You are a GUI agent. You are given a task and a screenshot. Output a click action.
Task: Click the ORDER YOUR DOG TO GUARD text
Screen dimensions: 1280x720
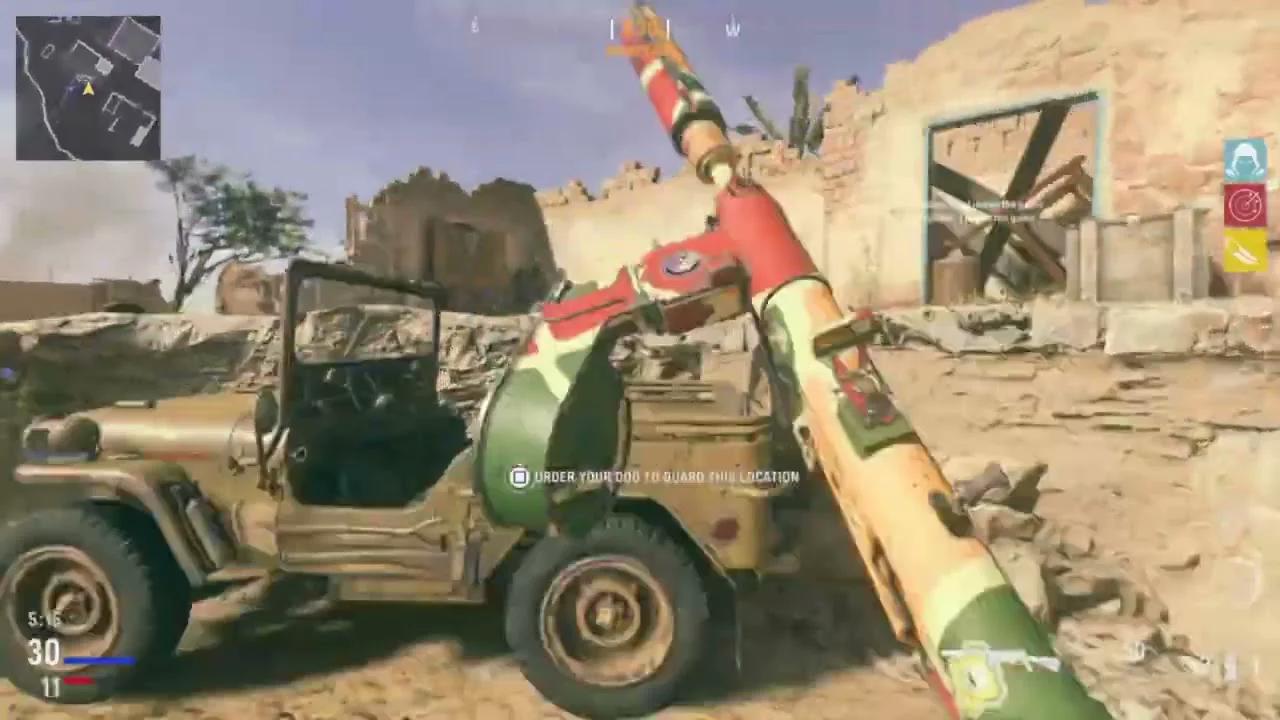click(x=665, y=477)
